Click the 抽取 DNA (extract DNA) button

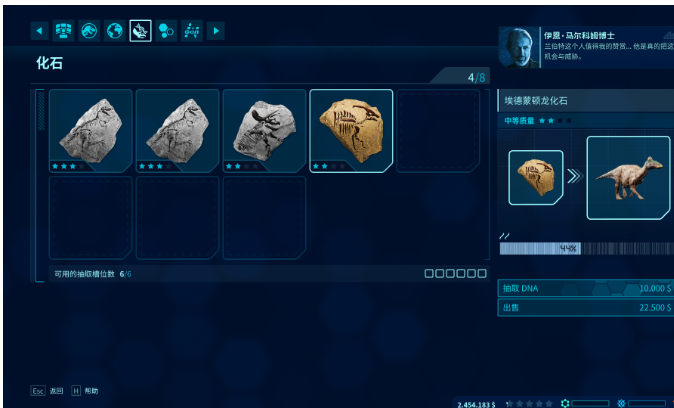pos(585,289)
